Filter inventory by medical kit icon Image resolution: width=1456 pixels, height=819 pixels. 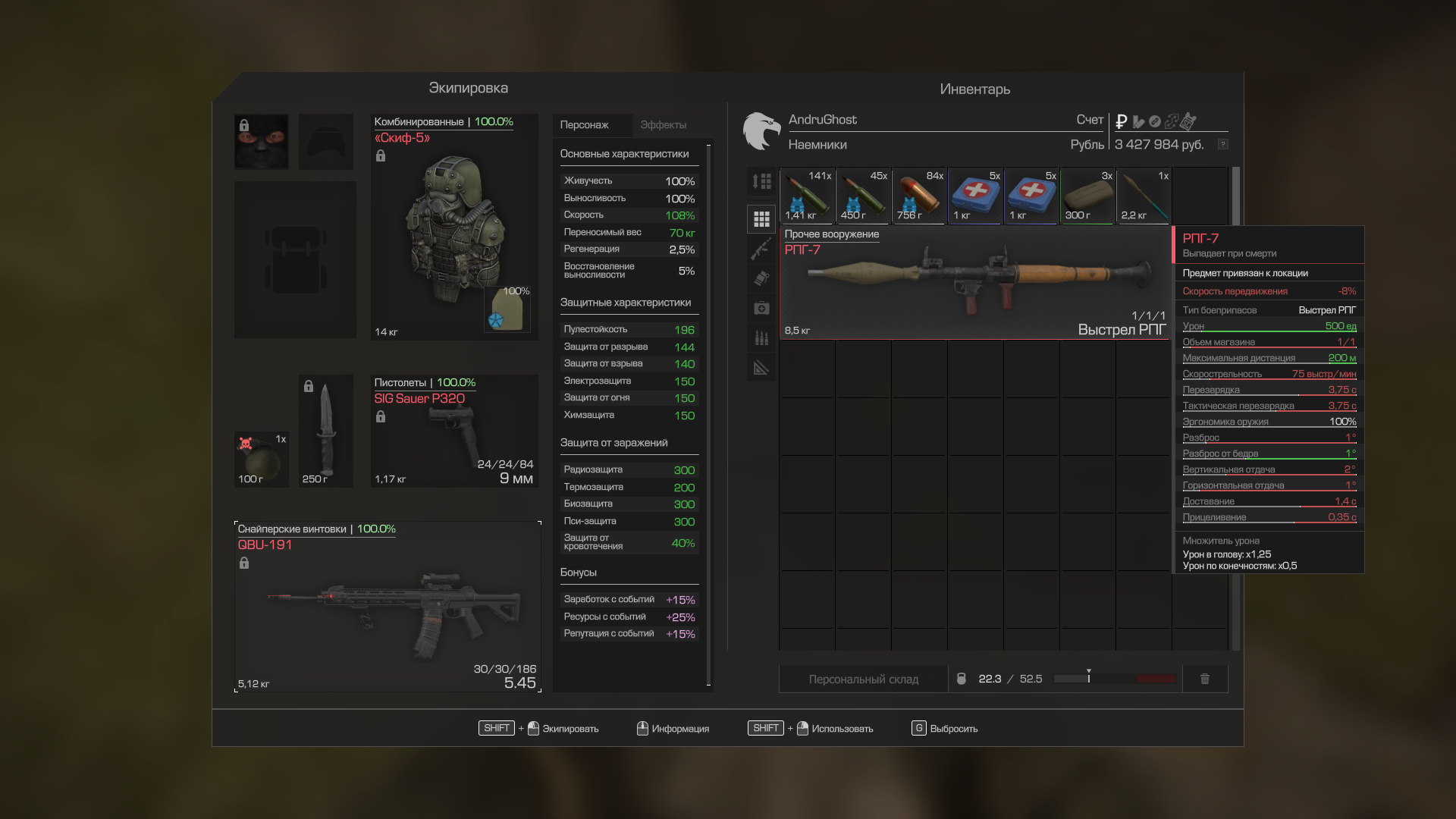point(761,308)
